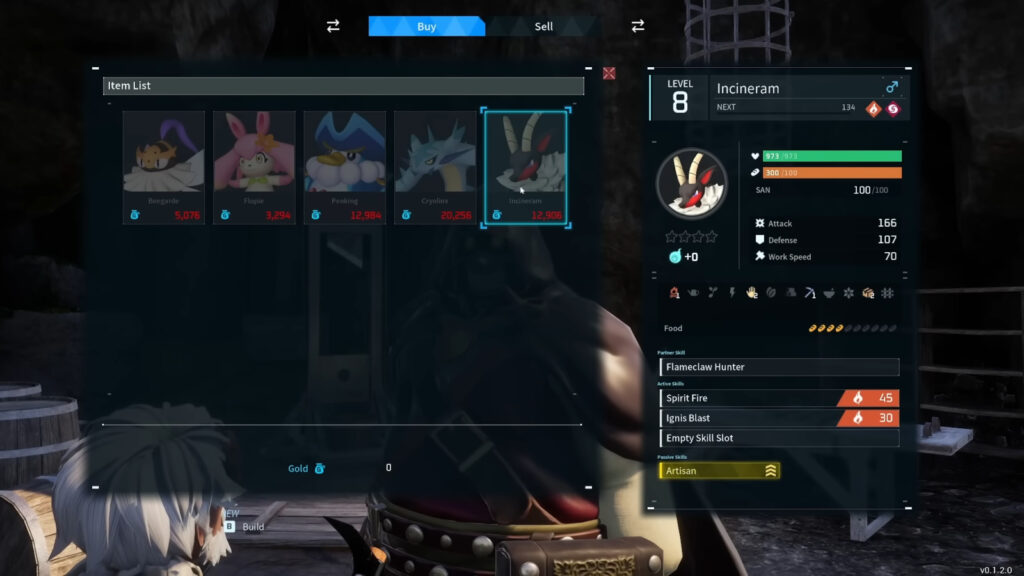1024x576 pixels.
Task: Select the Flopie pal card
Action: [254, 167]
